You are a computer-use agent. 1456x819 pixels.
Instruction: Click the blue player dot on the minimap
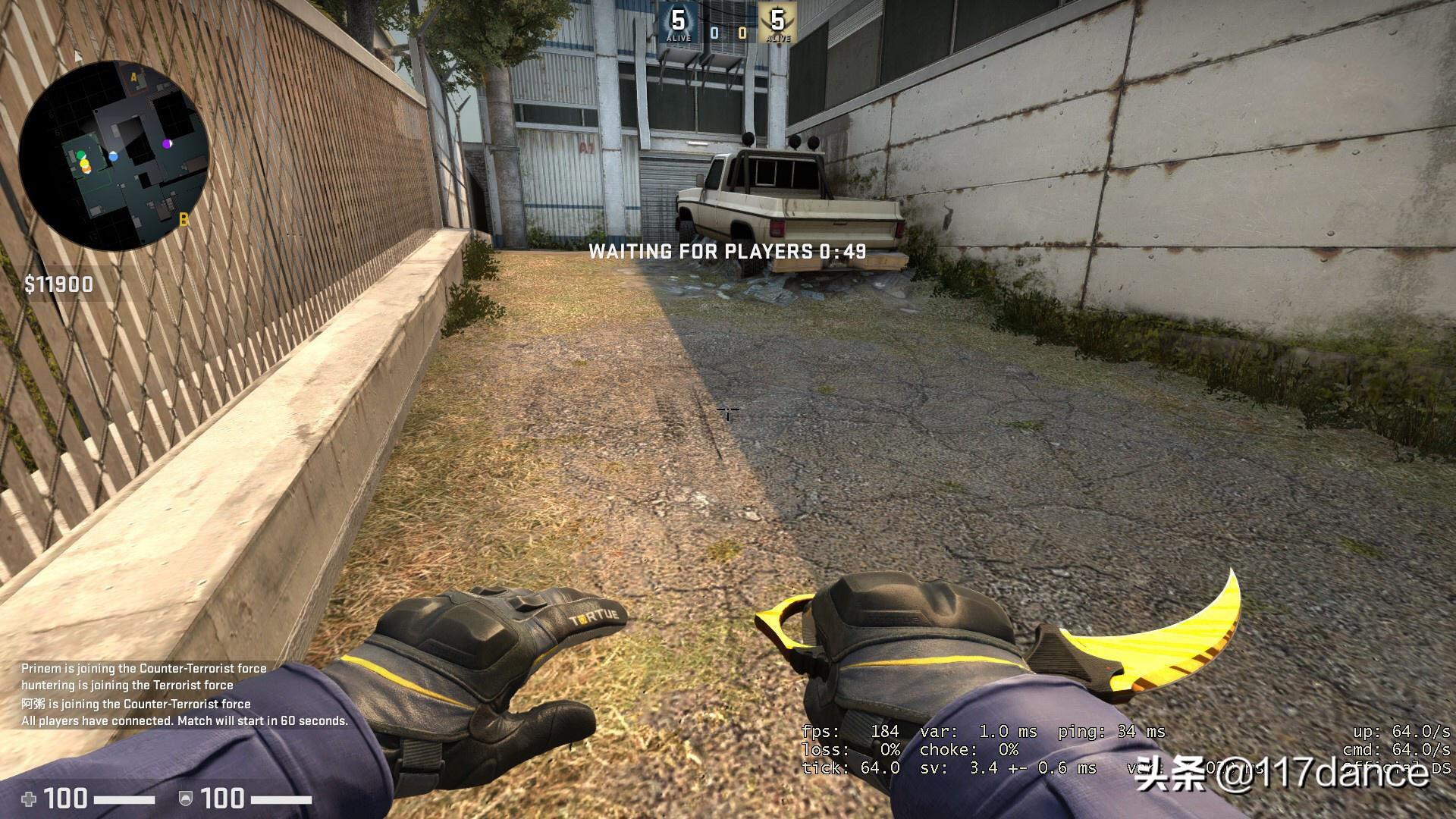[x=114, y=156]
